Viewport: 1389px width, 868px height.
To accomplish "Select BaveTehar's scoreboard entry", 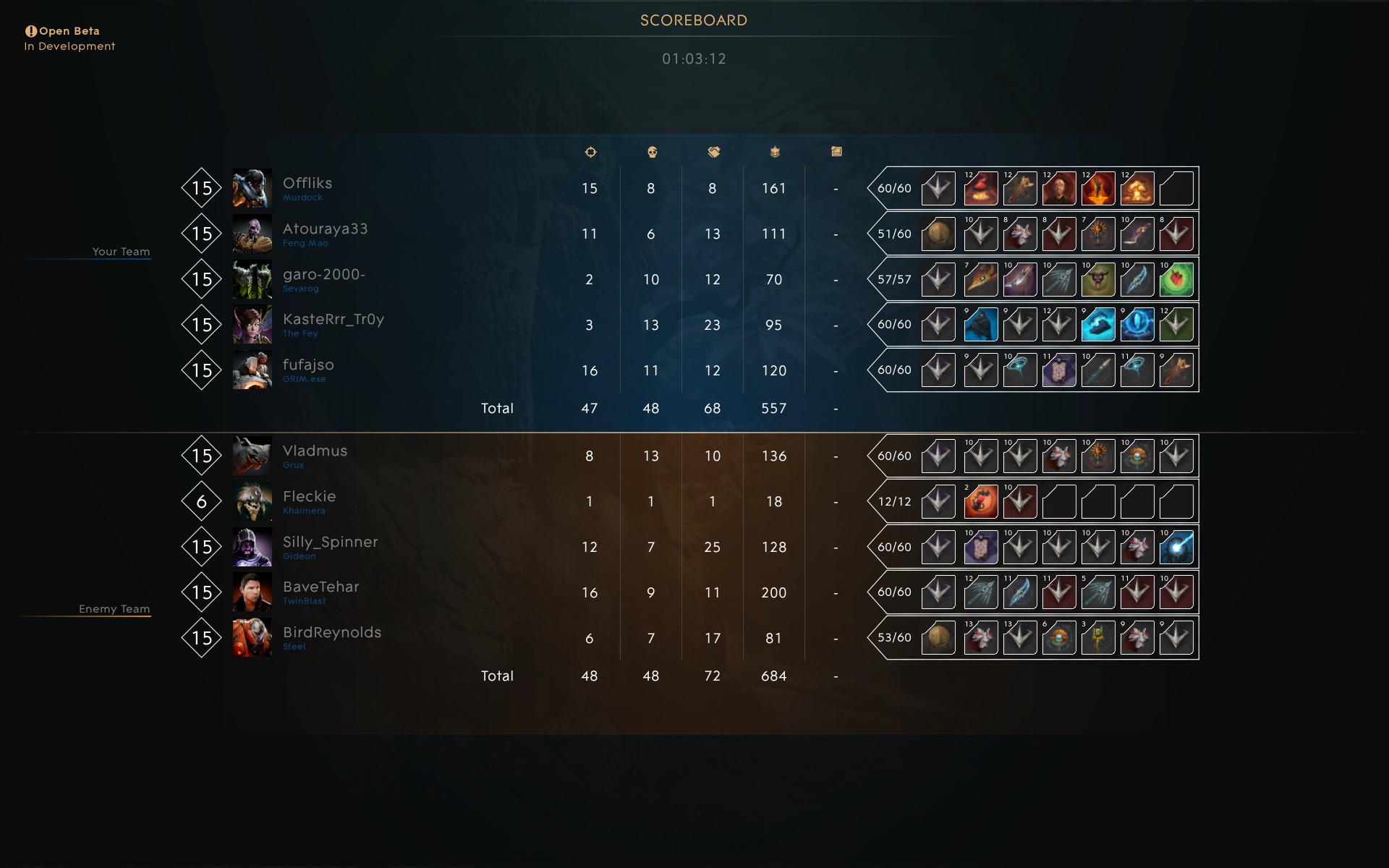I will click(x=320, y=587).
